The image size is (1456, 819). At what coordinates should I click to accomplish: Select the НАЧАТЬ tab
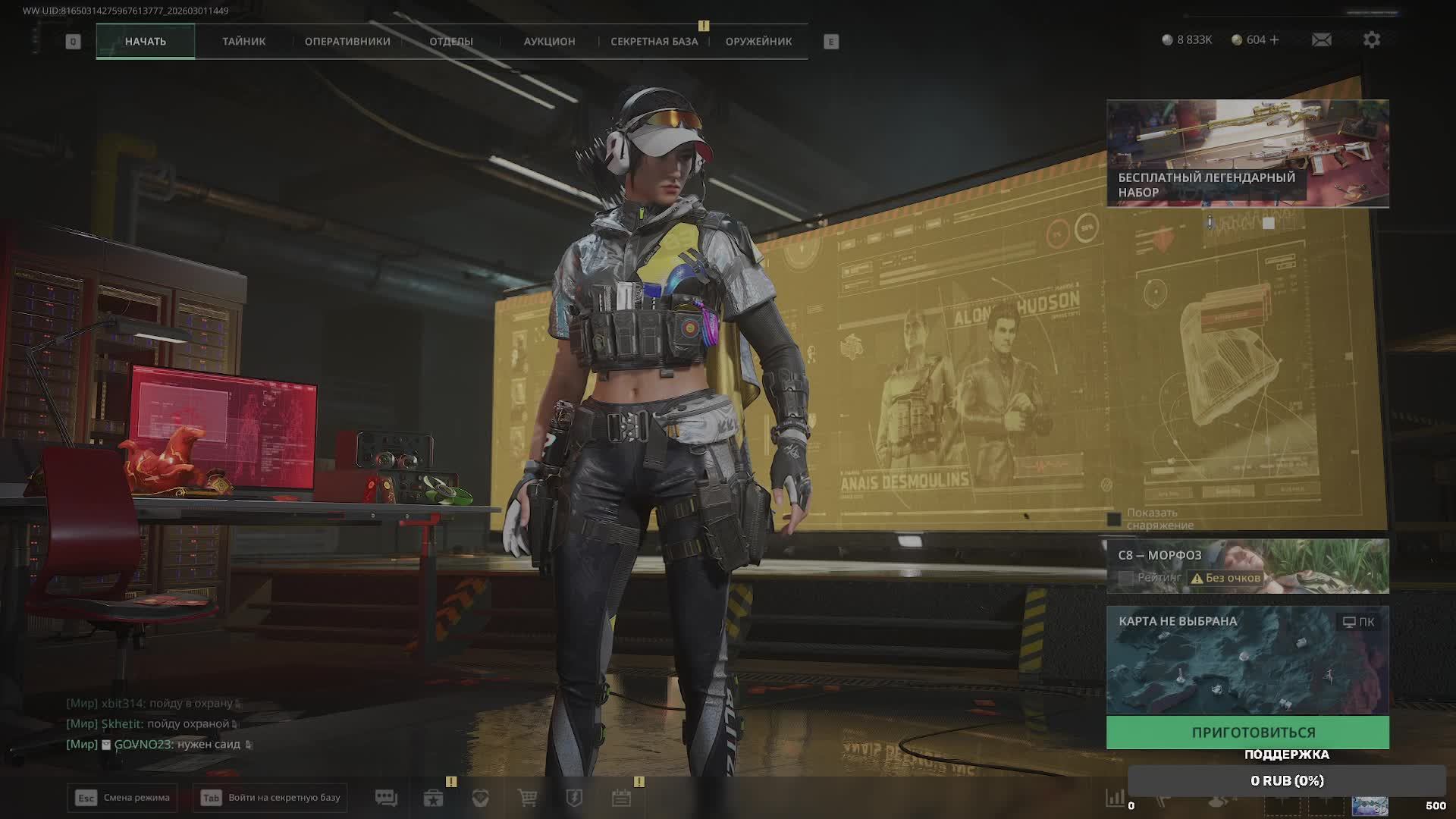(x=146, y=42)
